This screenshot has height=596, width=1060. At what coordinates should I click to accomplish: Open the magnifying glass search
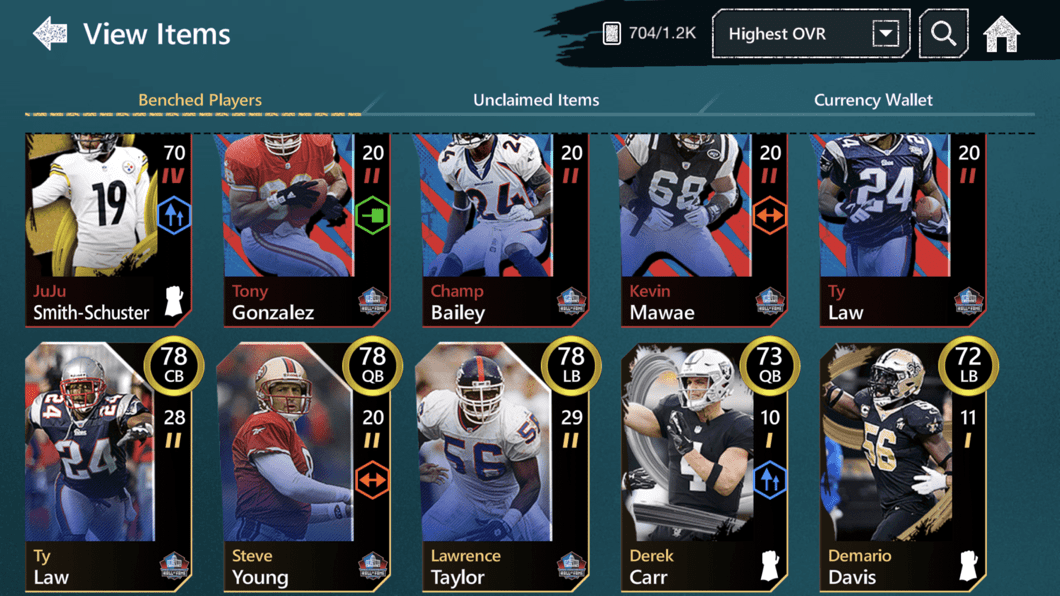click(943, 34)
